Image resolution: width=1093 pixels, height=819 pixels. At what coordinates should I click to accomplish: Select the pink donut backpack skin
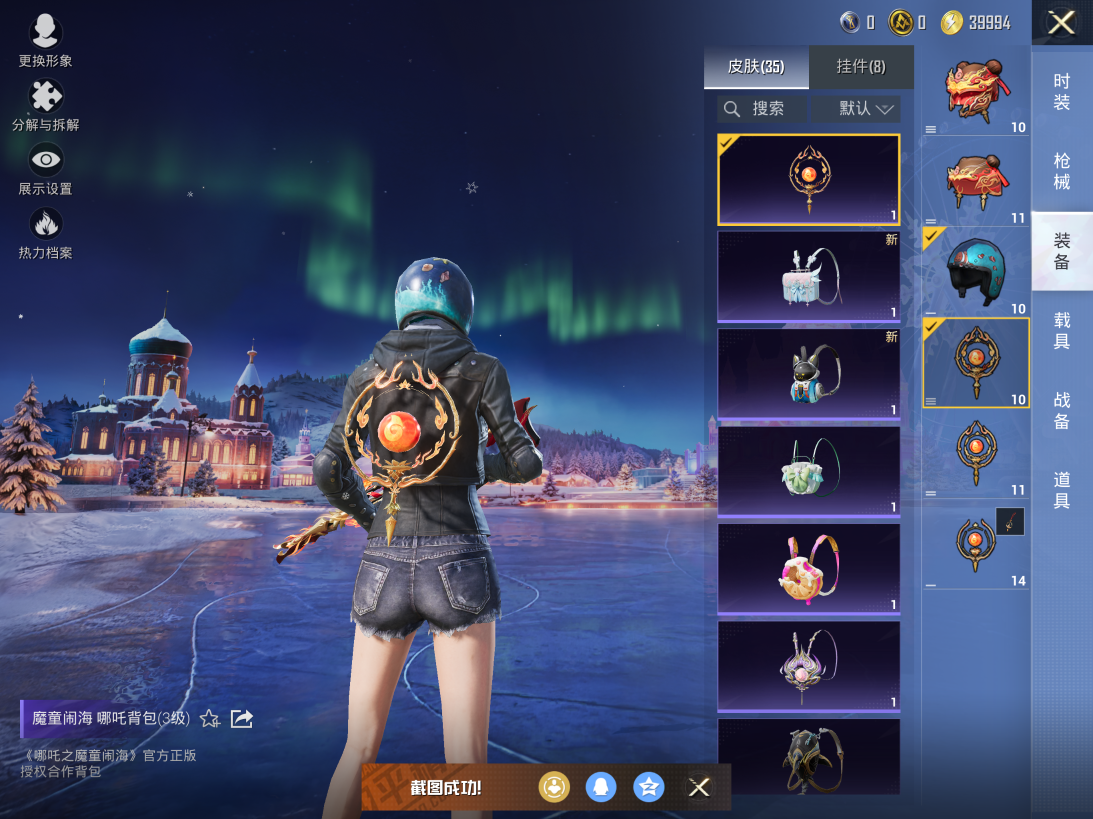pos(808,568)
